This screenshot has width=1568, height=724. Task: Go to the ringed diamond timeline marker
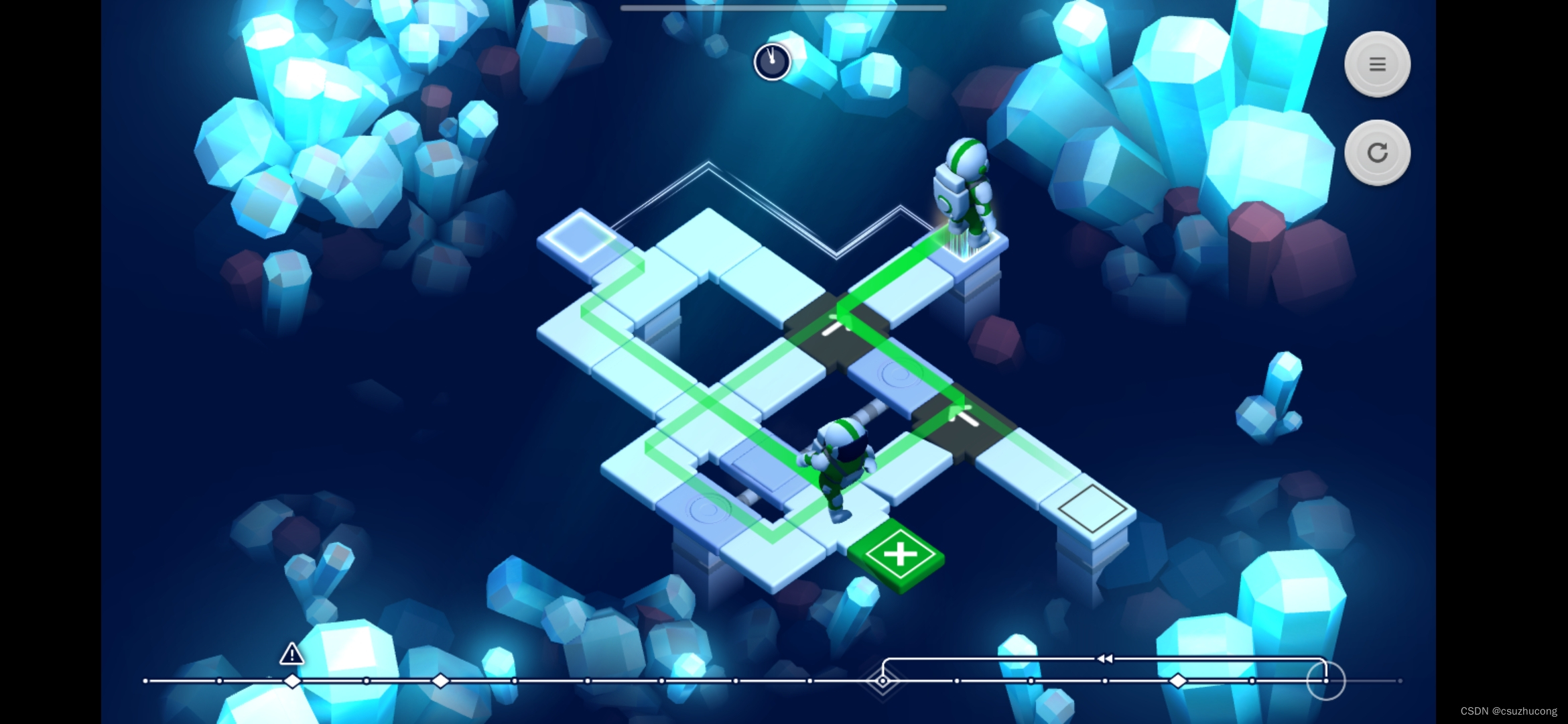pos(883,681)
